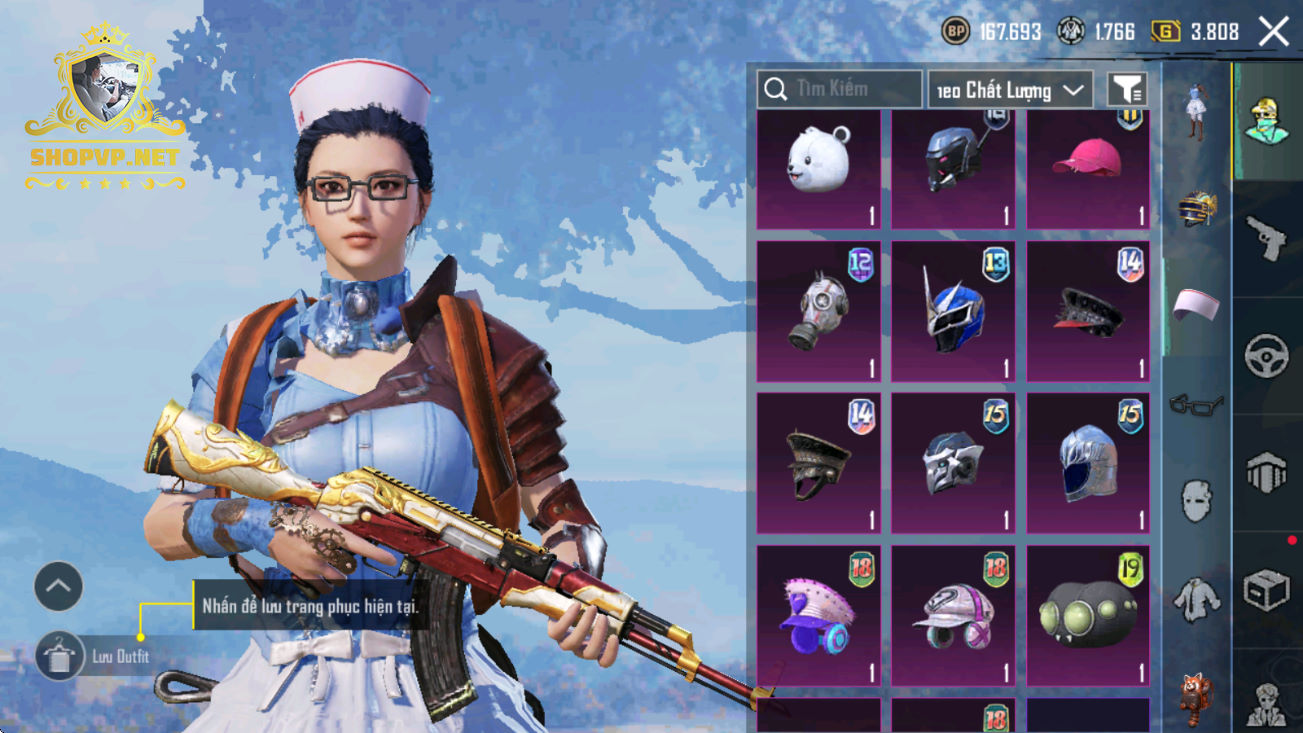Open the steering wheel vehicles category
The height and width of the screenshot is (733, 1303).
1266,356
